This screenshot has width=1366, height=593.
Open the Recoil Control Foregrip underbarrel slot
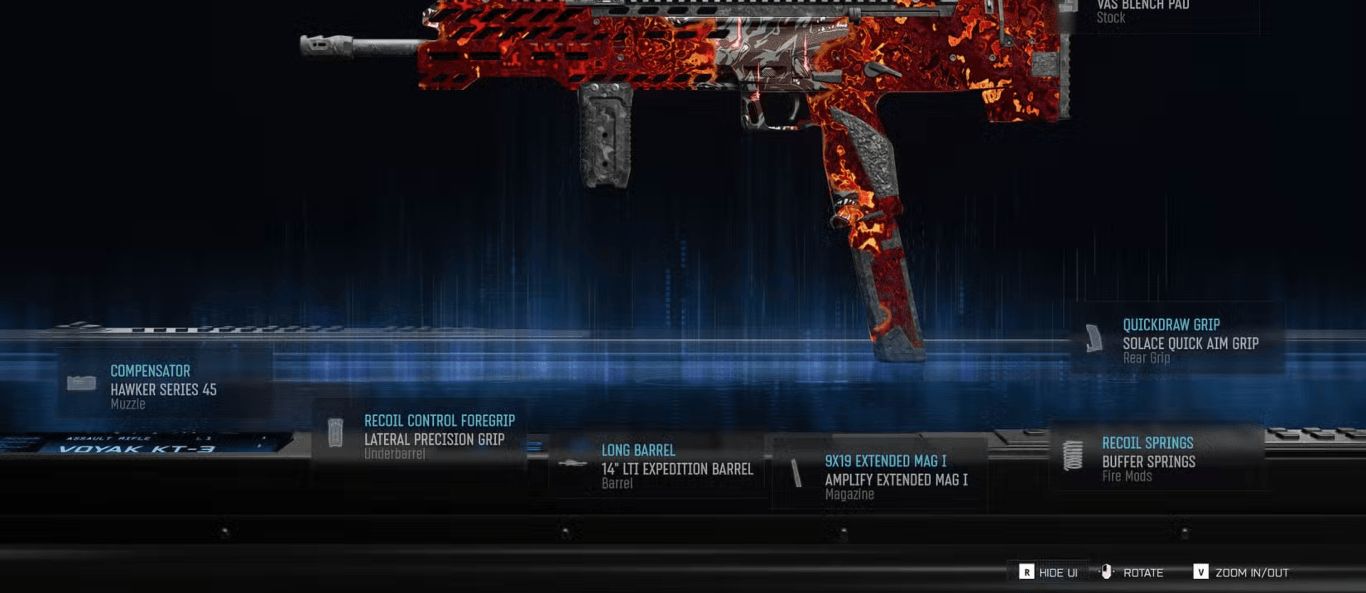420,437
